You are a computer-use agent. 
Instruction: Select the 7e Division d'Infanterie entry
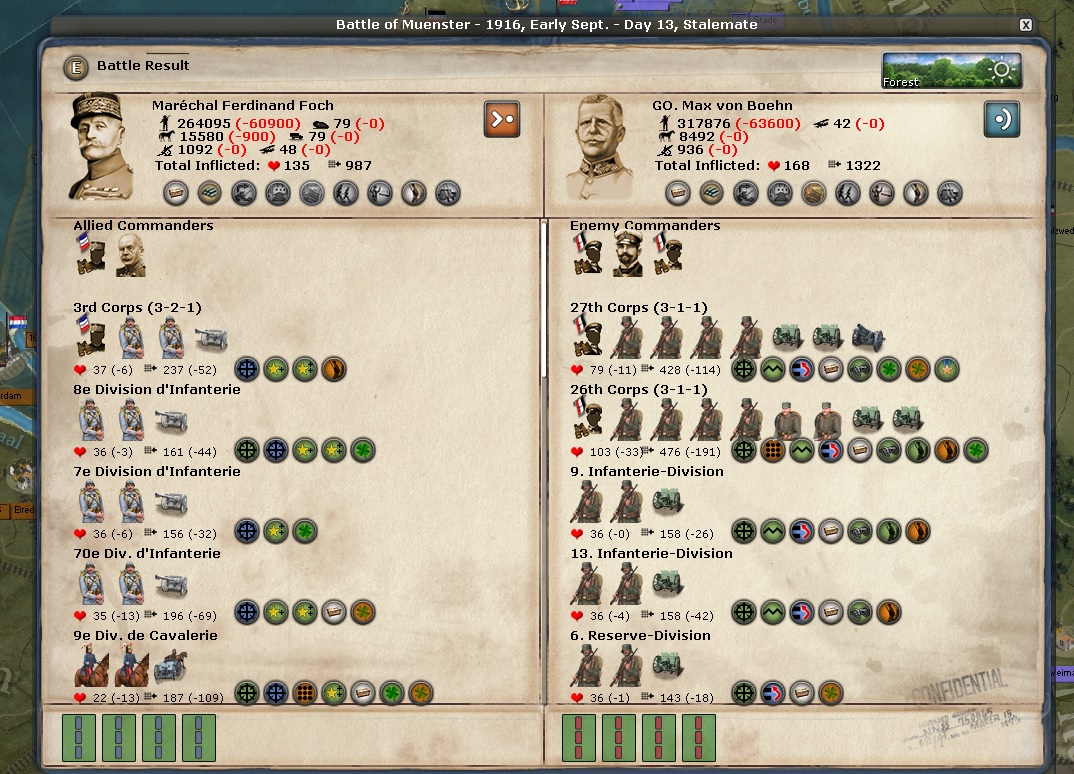pyautogui.click(x=156, y=472)
